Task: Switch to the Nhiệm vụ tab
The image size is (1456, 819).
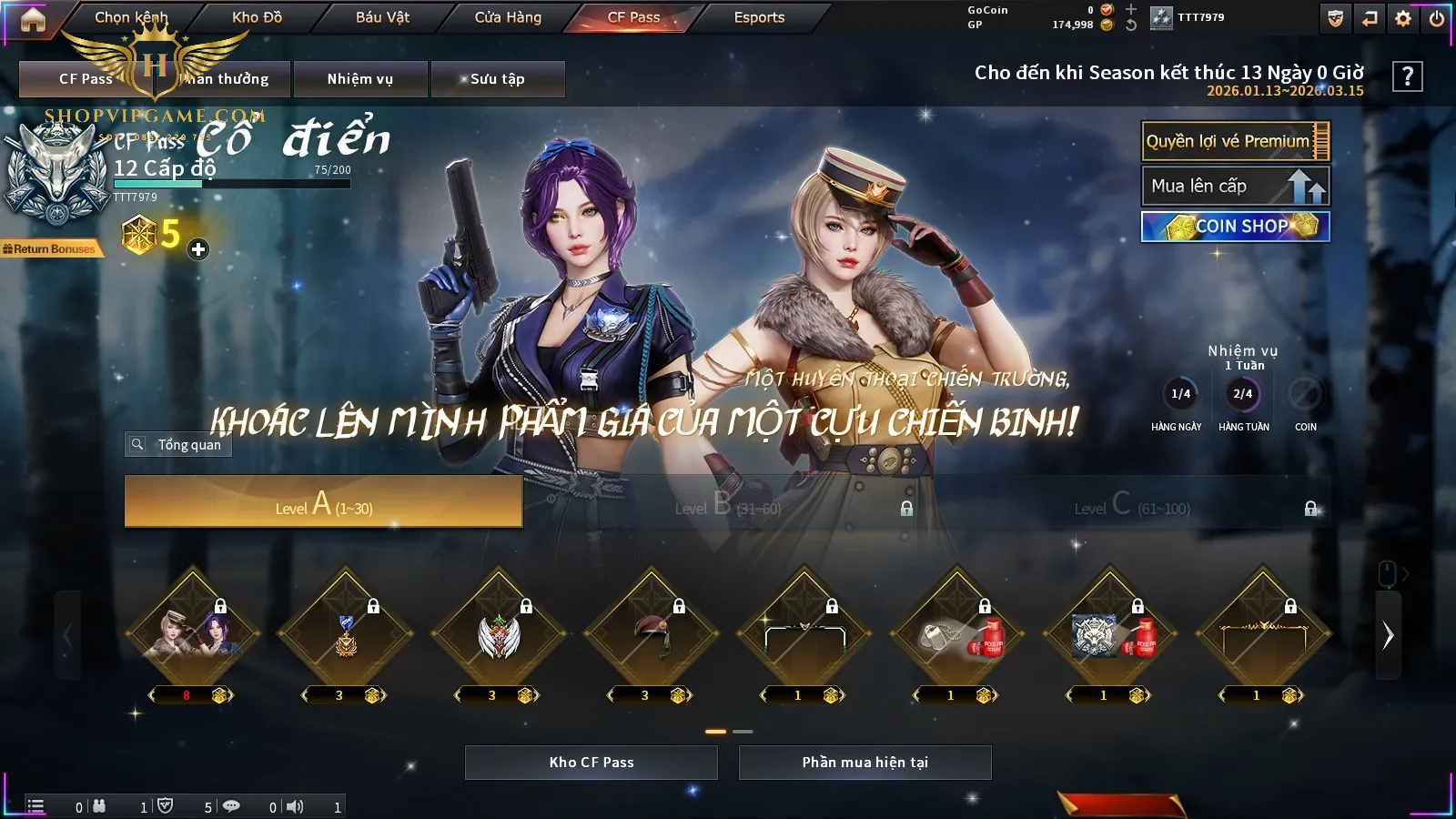Action: [360, 79]
